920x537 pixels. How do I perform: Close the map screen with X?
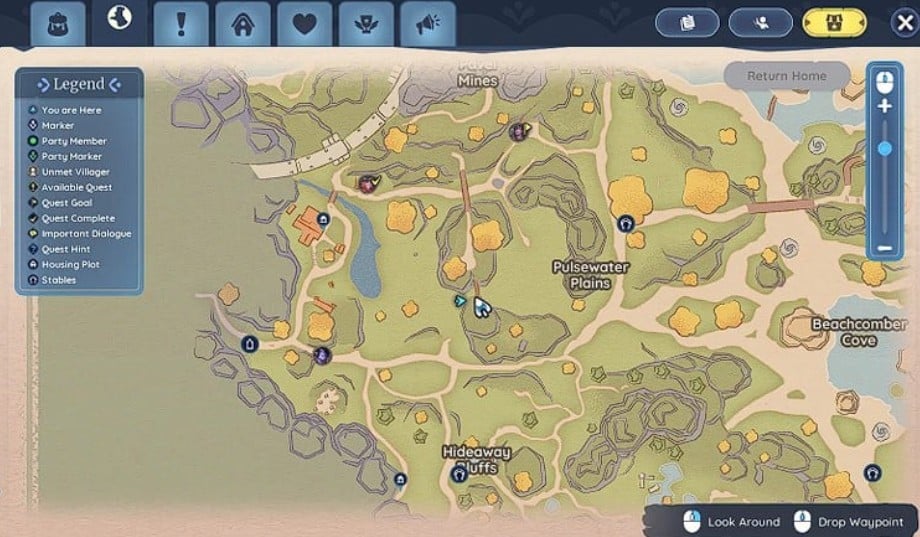coord(904,23)
